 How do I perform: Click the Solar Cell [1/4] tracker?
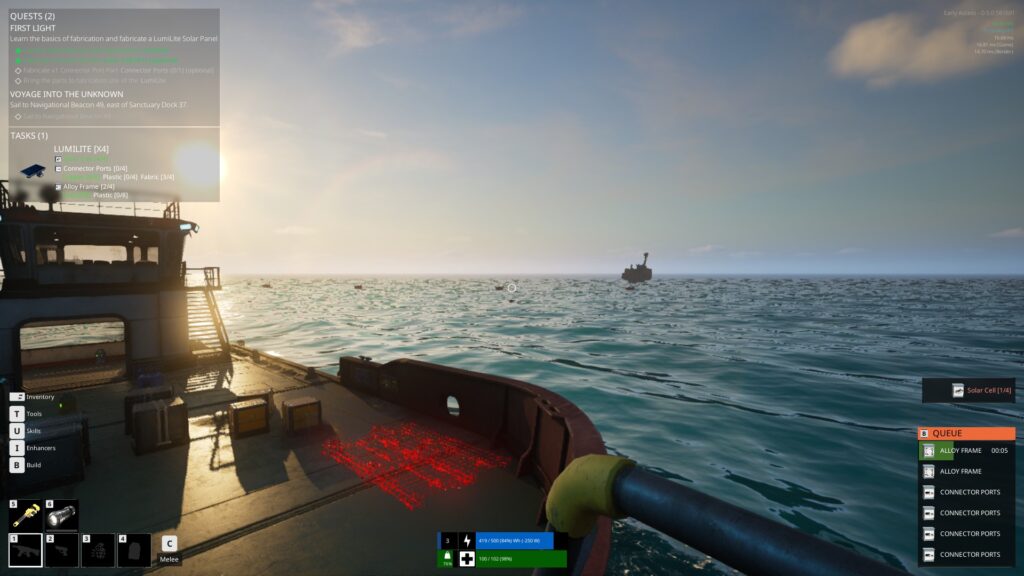[968, 390]
